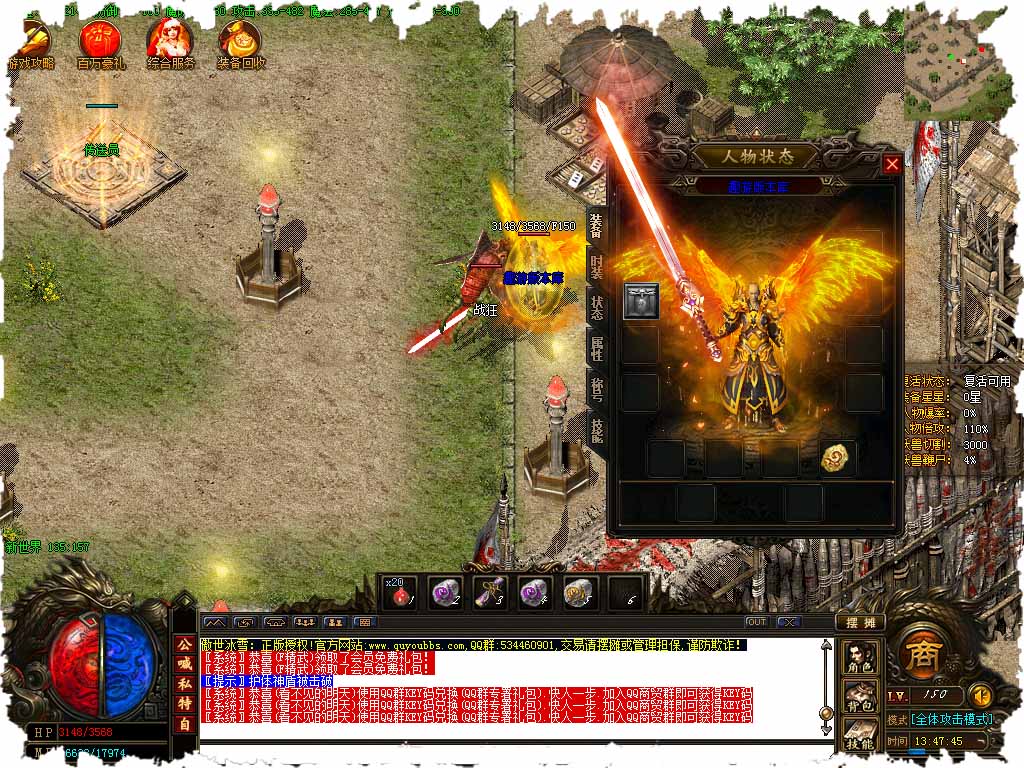Click the minimap

[954, 62]
